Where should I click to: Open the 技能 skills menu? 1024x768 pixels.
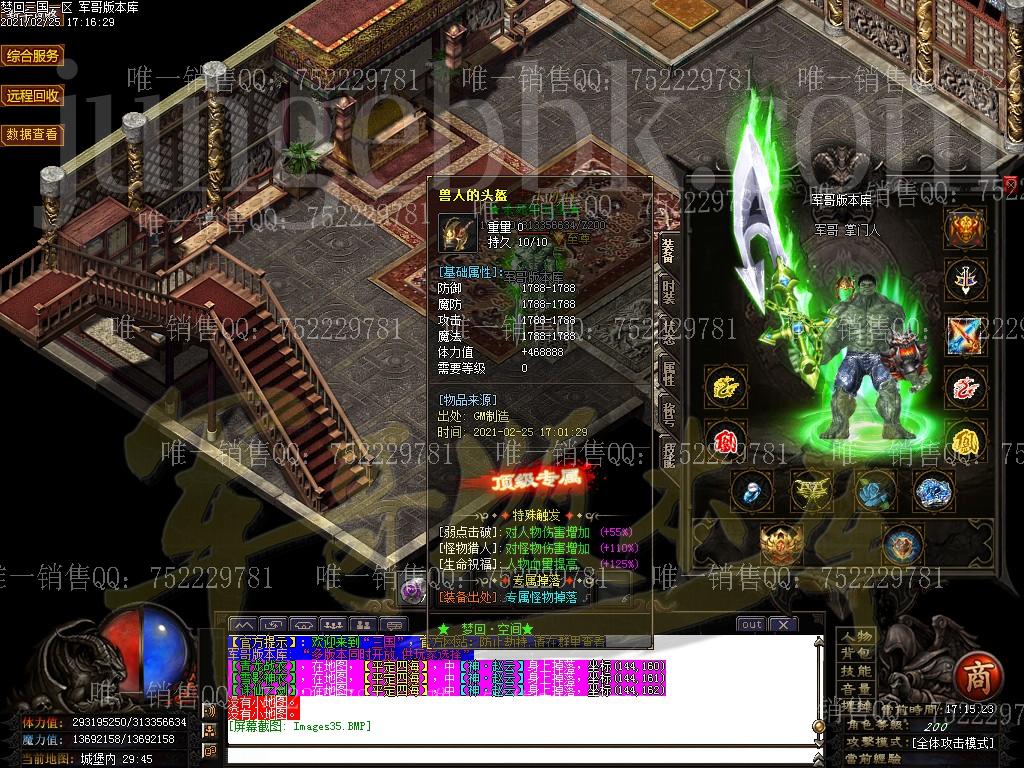click(856, 671)
